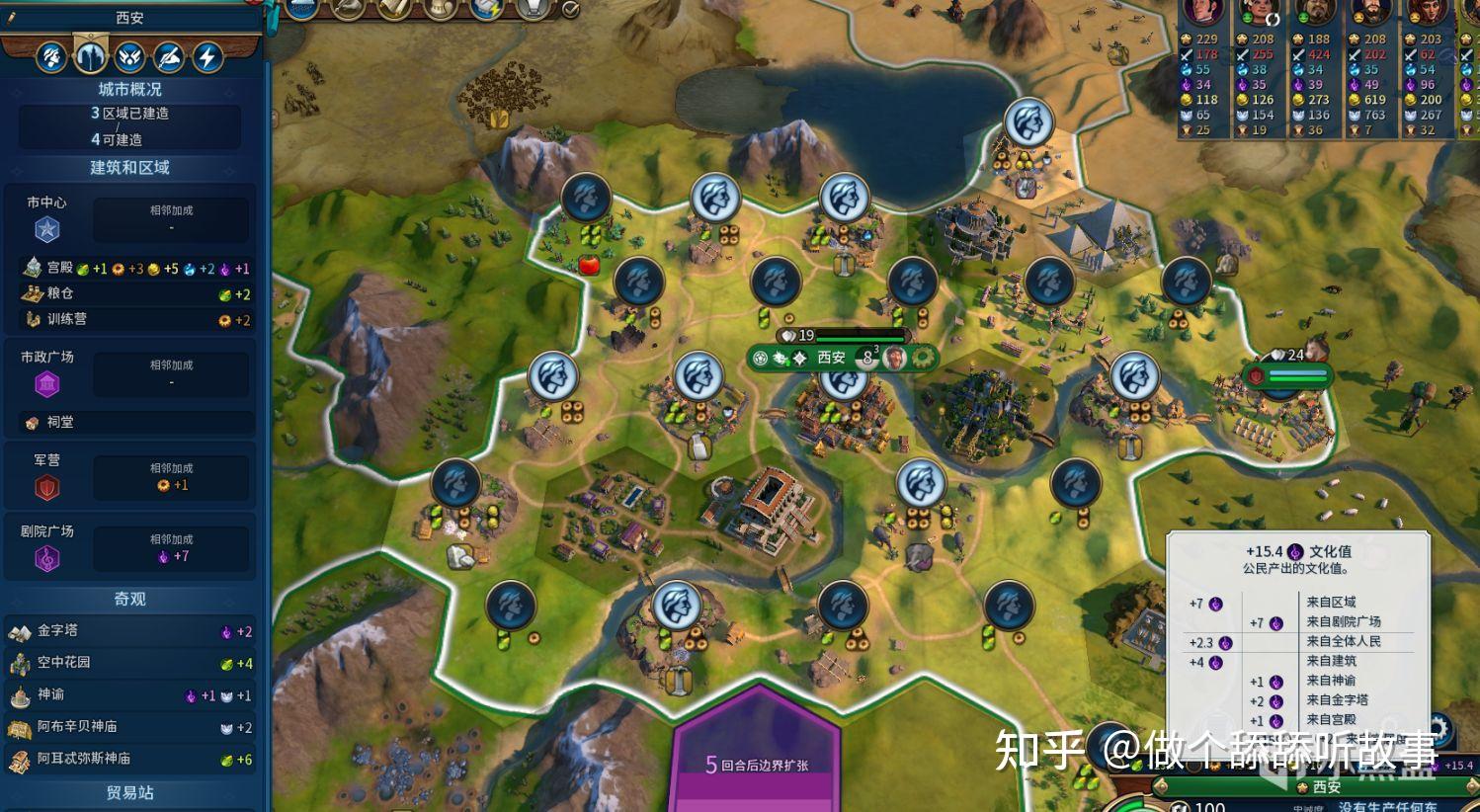Switch to the city buildings overview tab
The width and height of the screenshot is (1480, 812).
[x=90, y=56]
